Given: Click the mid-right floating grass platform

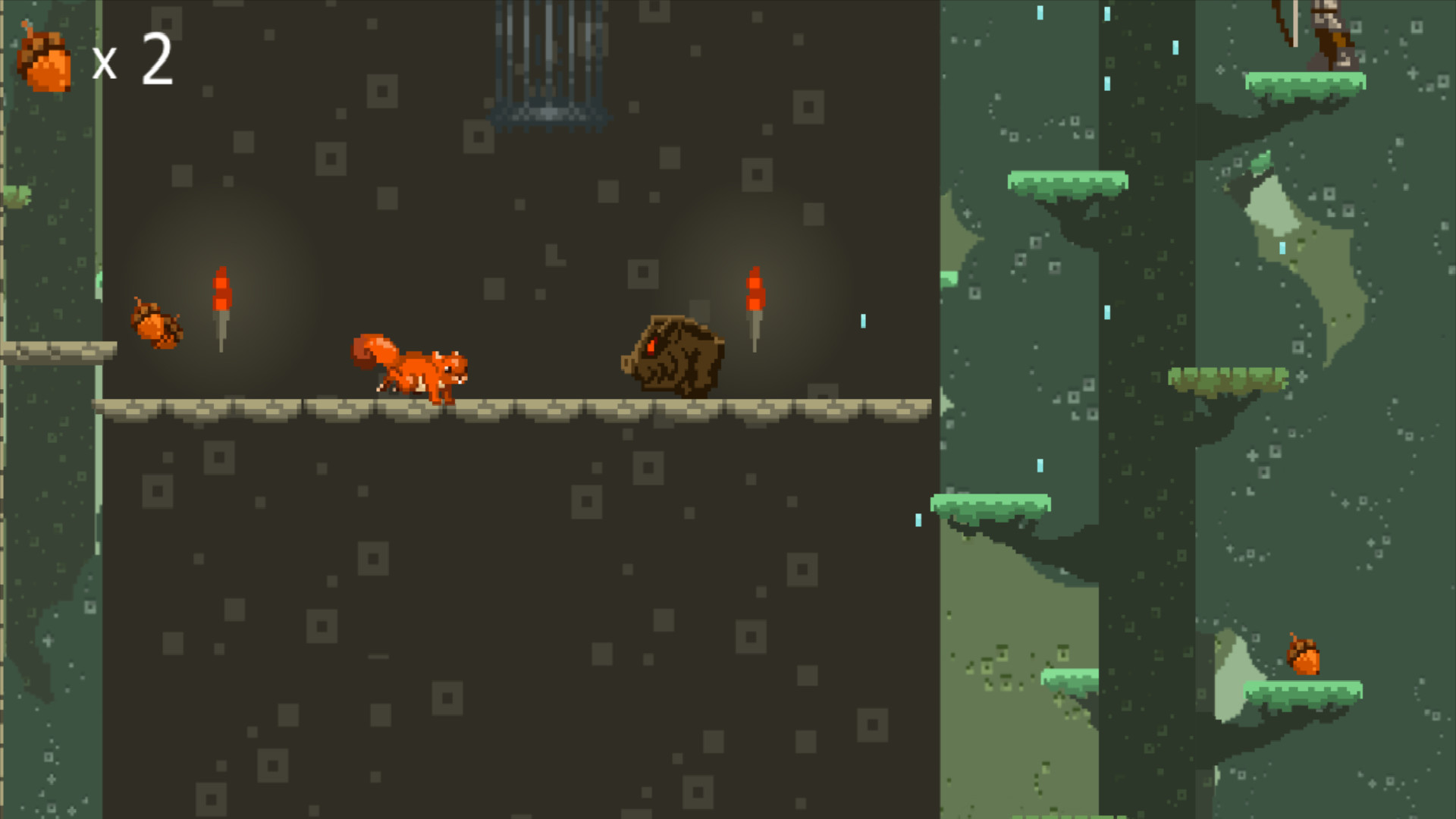Looking at the screenshot, I should [x=1228, y=375].
